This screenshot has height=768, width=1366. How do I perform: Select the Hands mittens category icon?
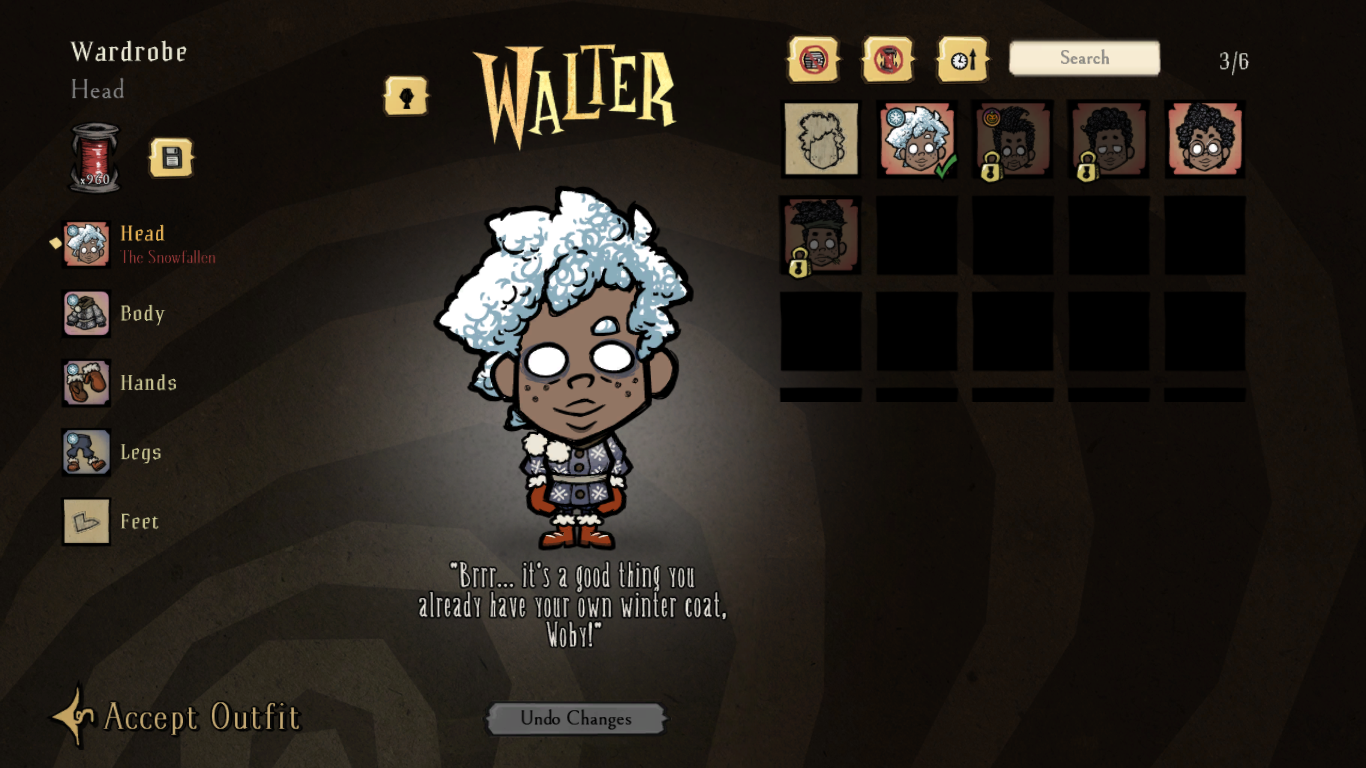85,383
